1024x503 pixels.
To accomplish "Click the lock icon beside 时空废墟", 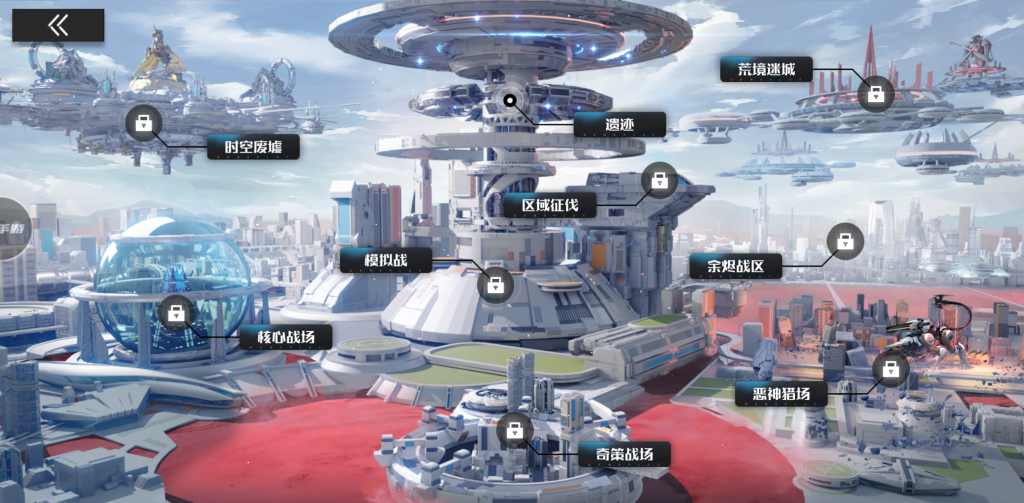I will pos(144,123).
